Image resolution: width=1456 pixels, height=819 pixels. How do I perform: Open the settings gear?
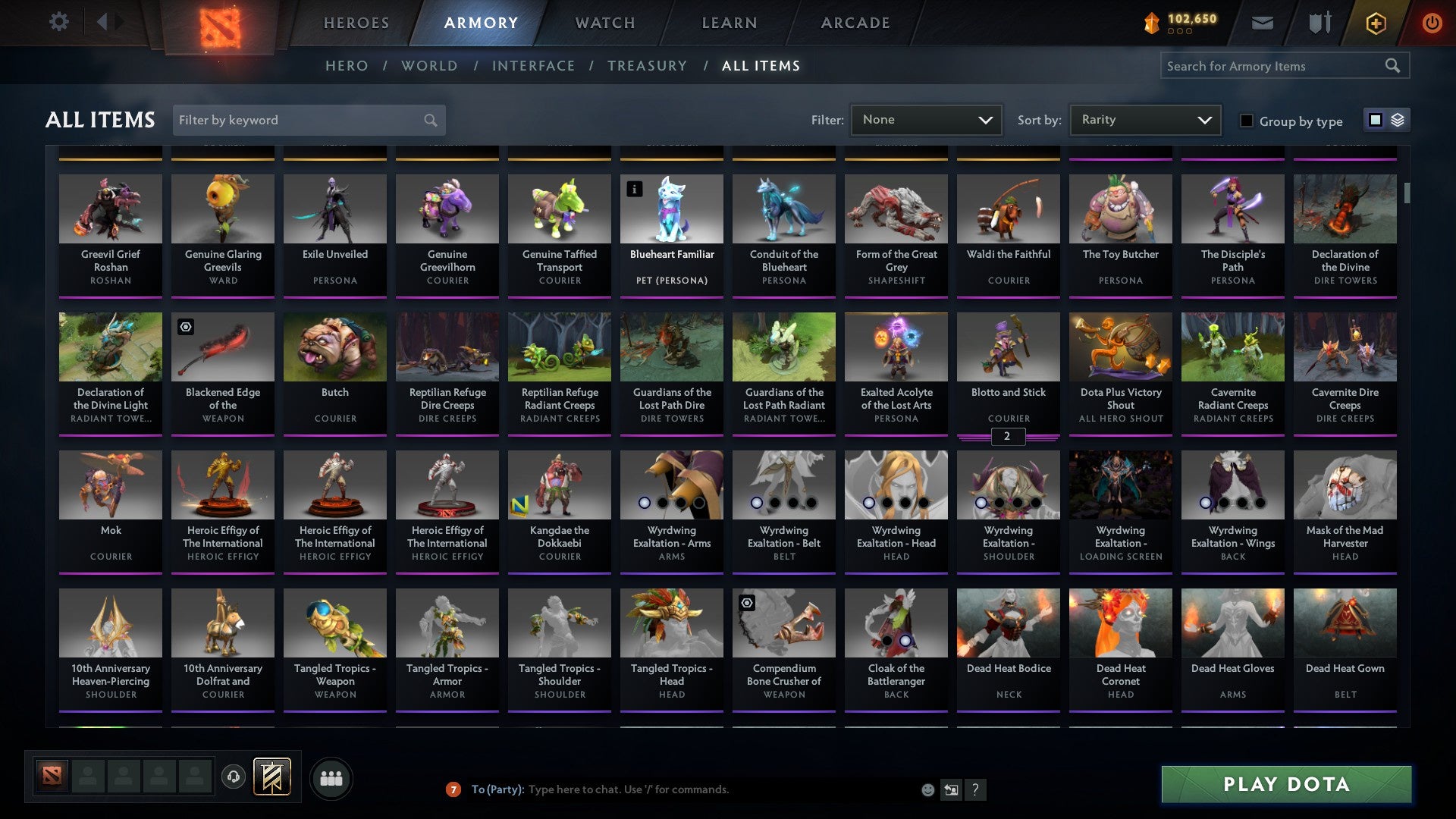[x=58, y=22]
